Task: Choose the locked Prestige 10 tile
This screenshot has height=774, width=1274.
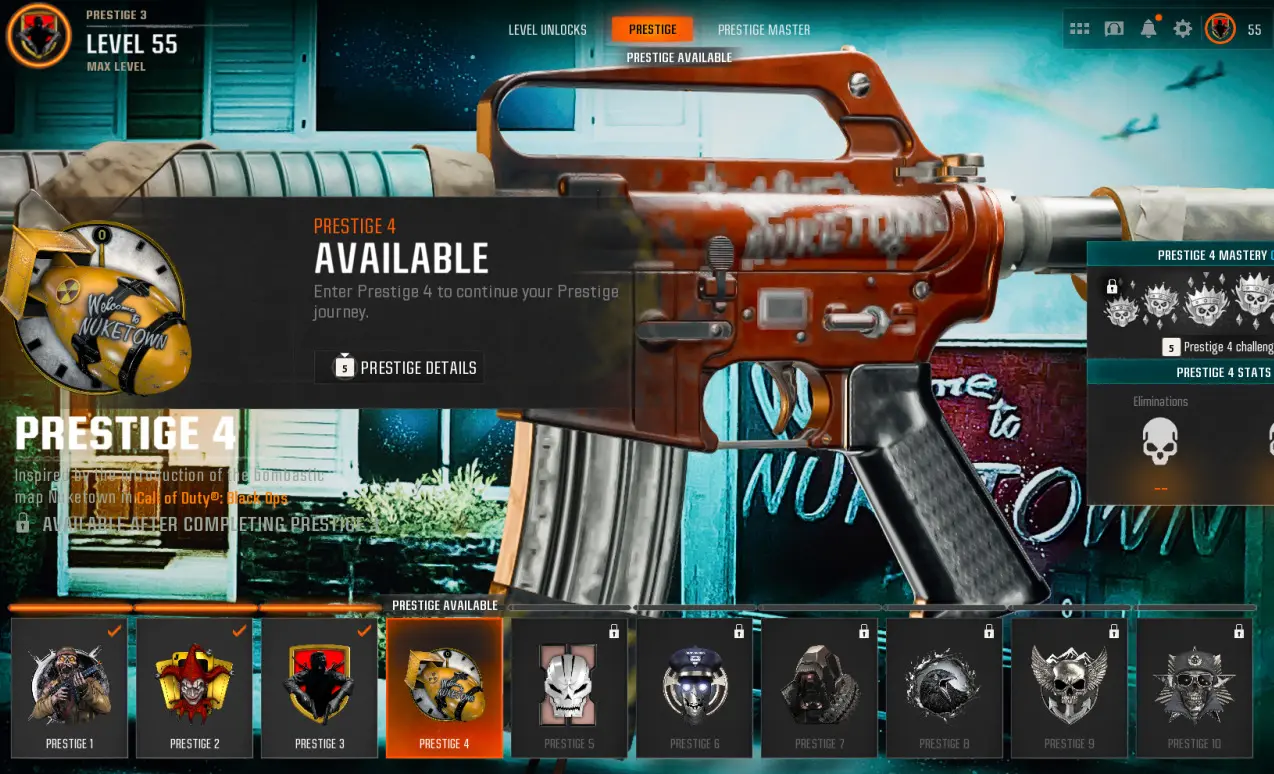Action: click(1194, 688)
